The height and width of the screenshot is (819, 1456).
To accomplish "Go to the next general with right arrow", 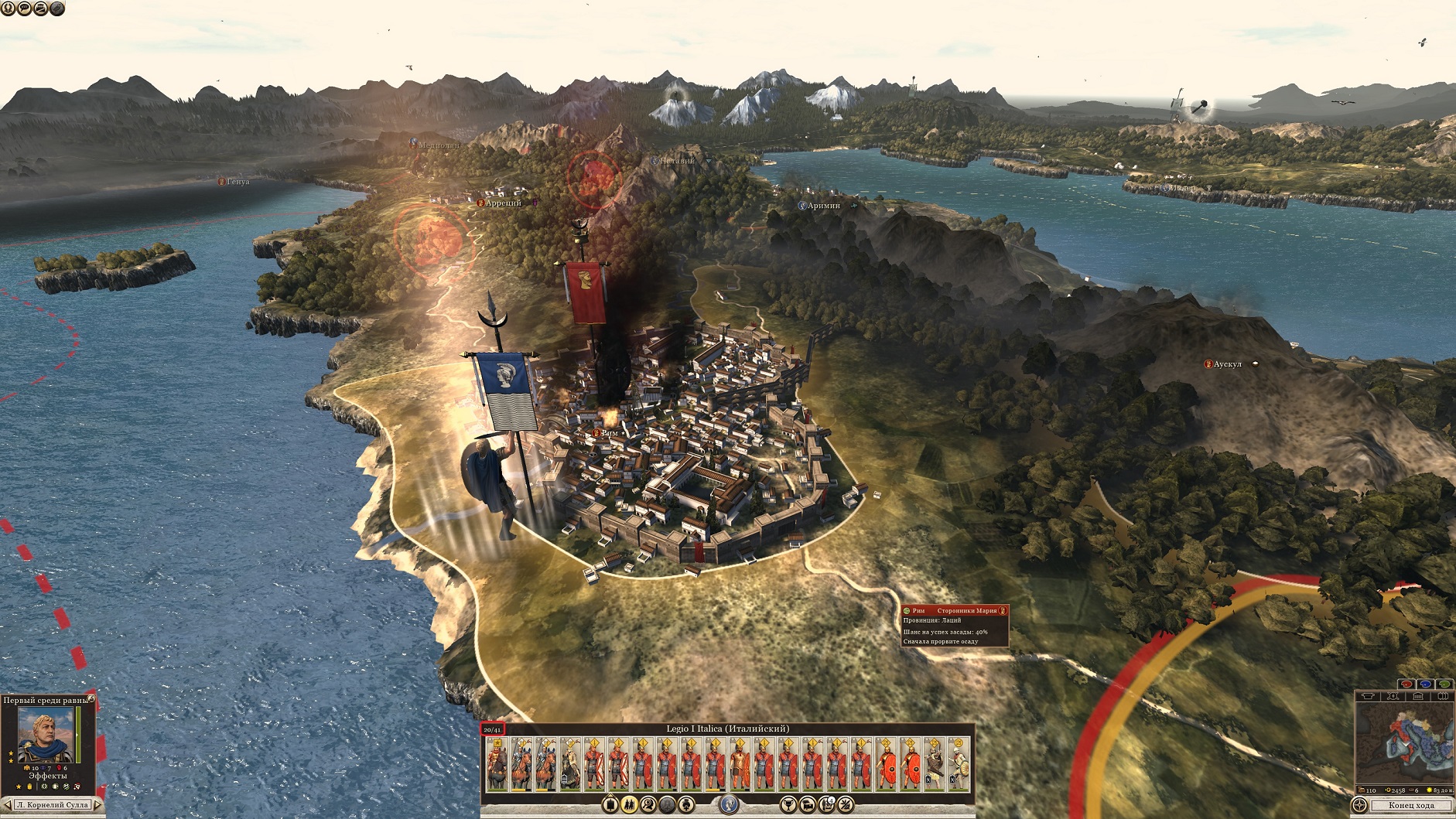I will click(x=98, y=805).
